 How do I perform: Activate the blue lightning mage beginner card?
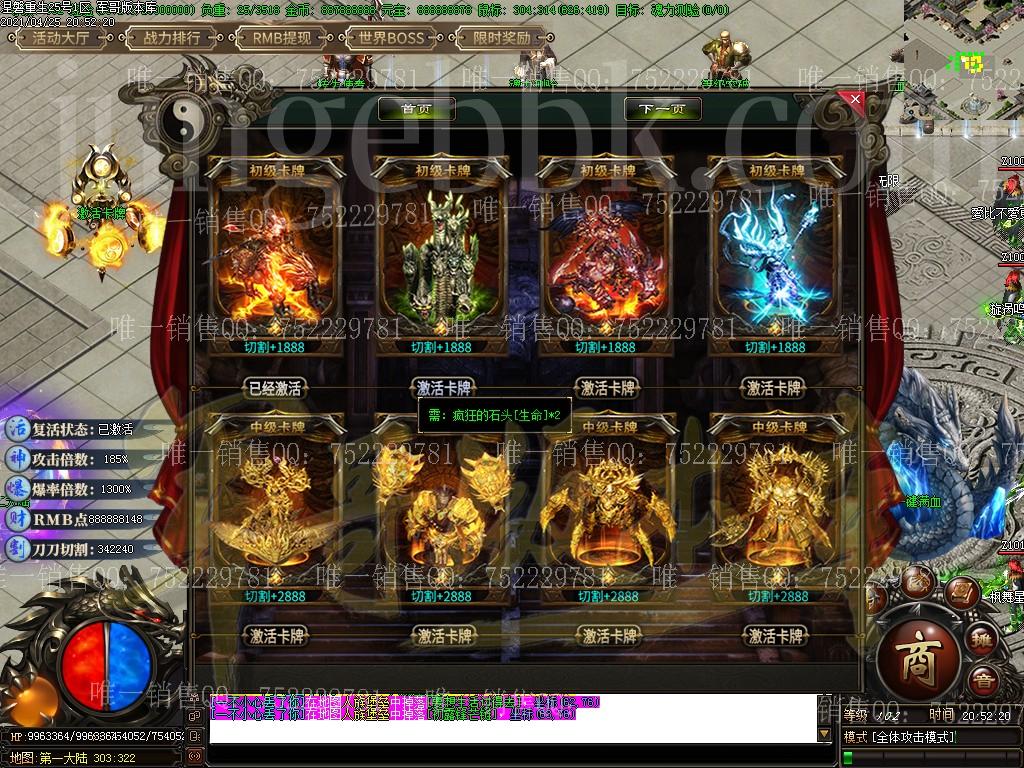coord(775,388)
